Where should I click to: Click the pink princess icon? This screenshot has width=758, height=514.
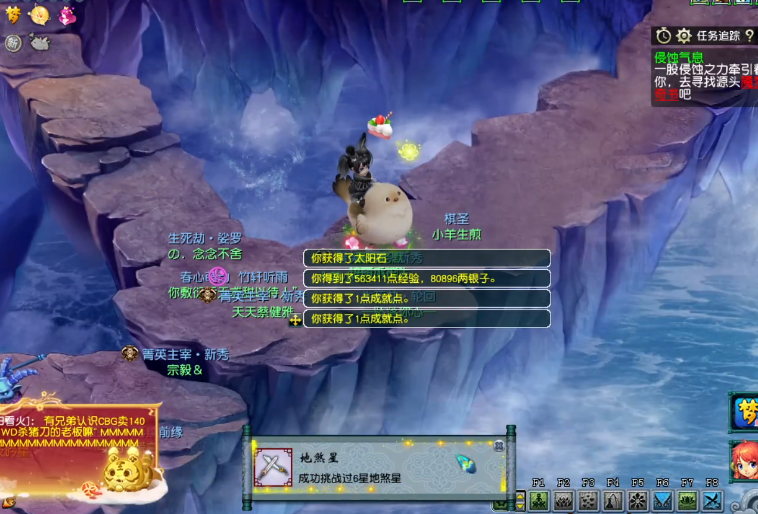[66, 14]
